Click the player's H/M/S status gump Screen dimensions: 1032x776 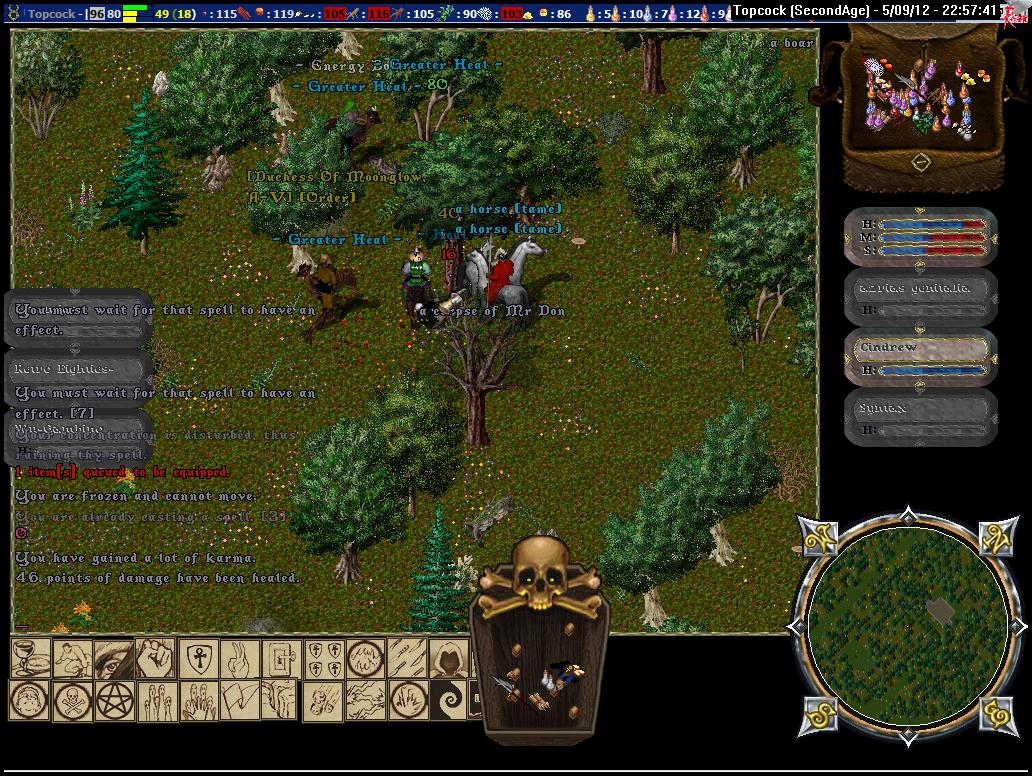921,237
